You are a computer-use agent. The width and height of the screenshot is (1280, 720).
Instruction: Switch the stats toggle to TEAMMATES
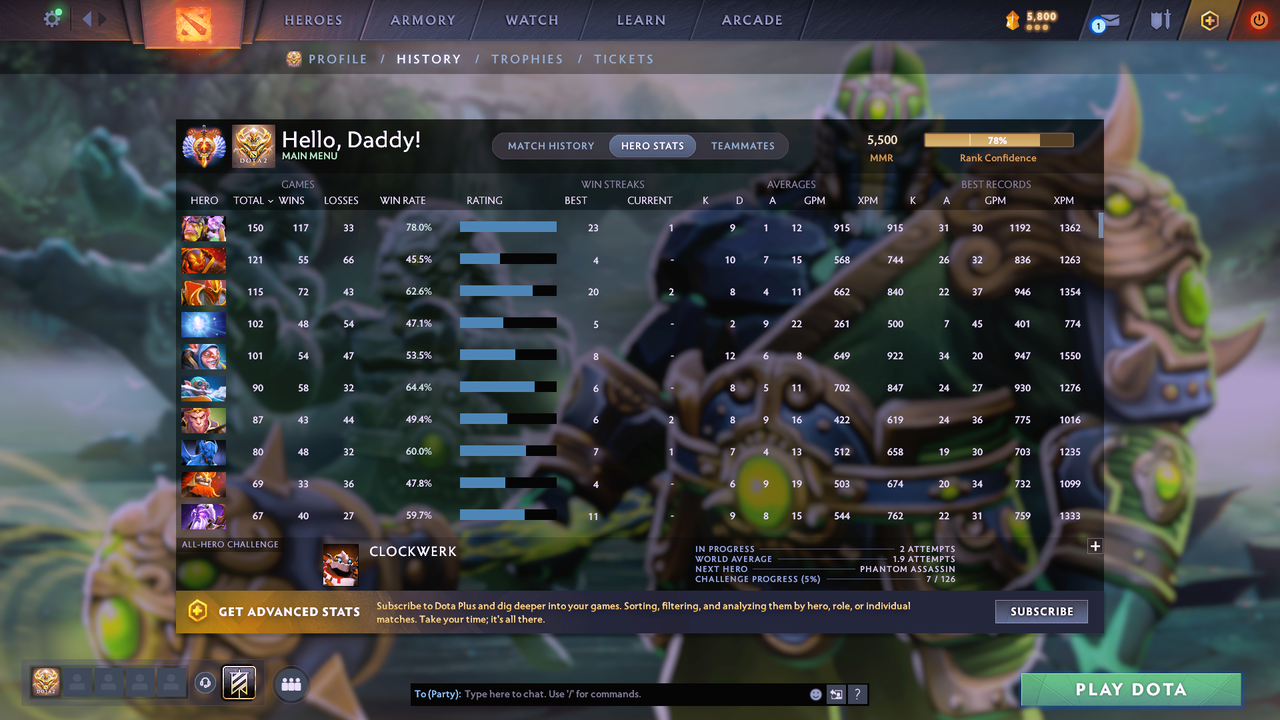pos(743,146)
